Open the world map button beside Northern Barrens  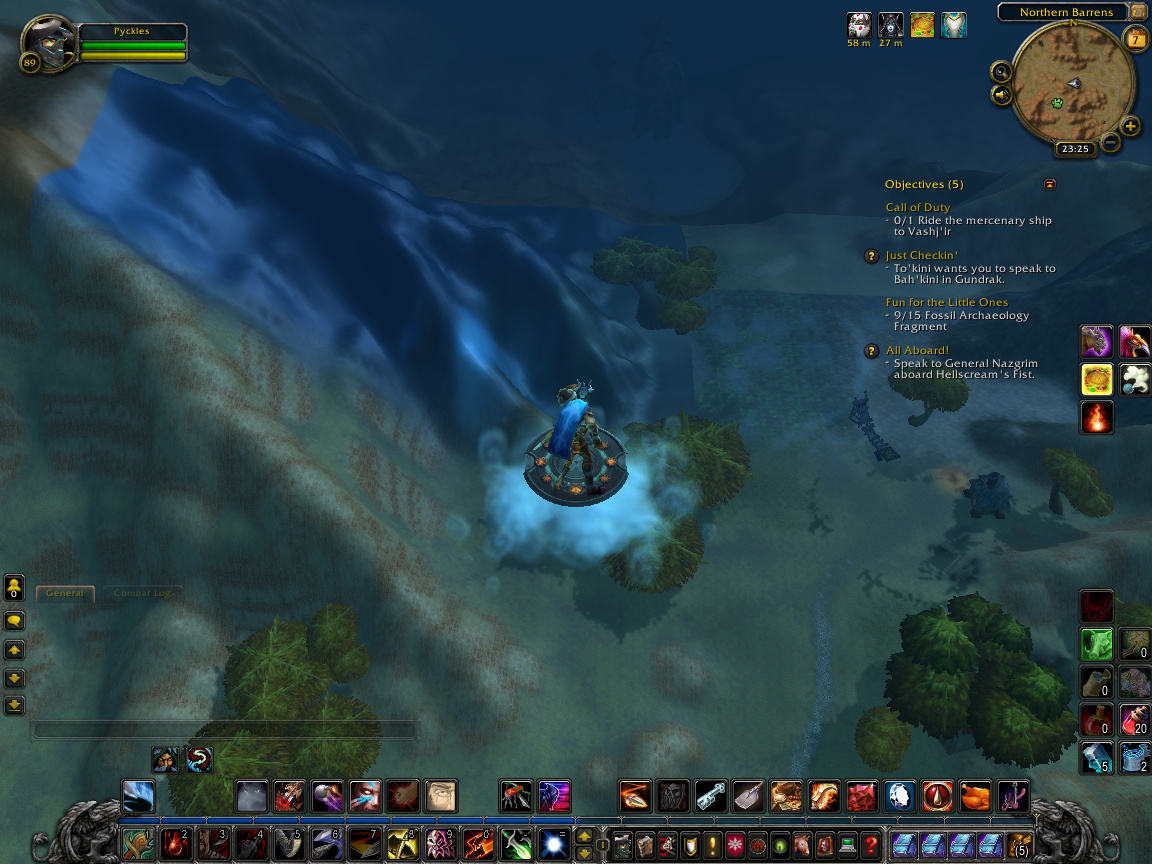click(1138, 12)
